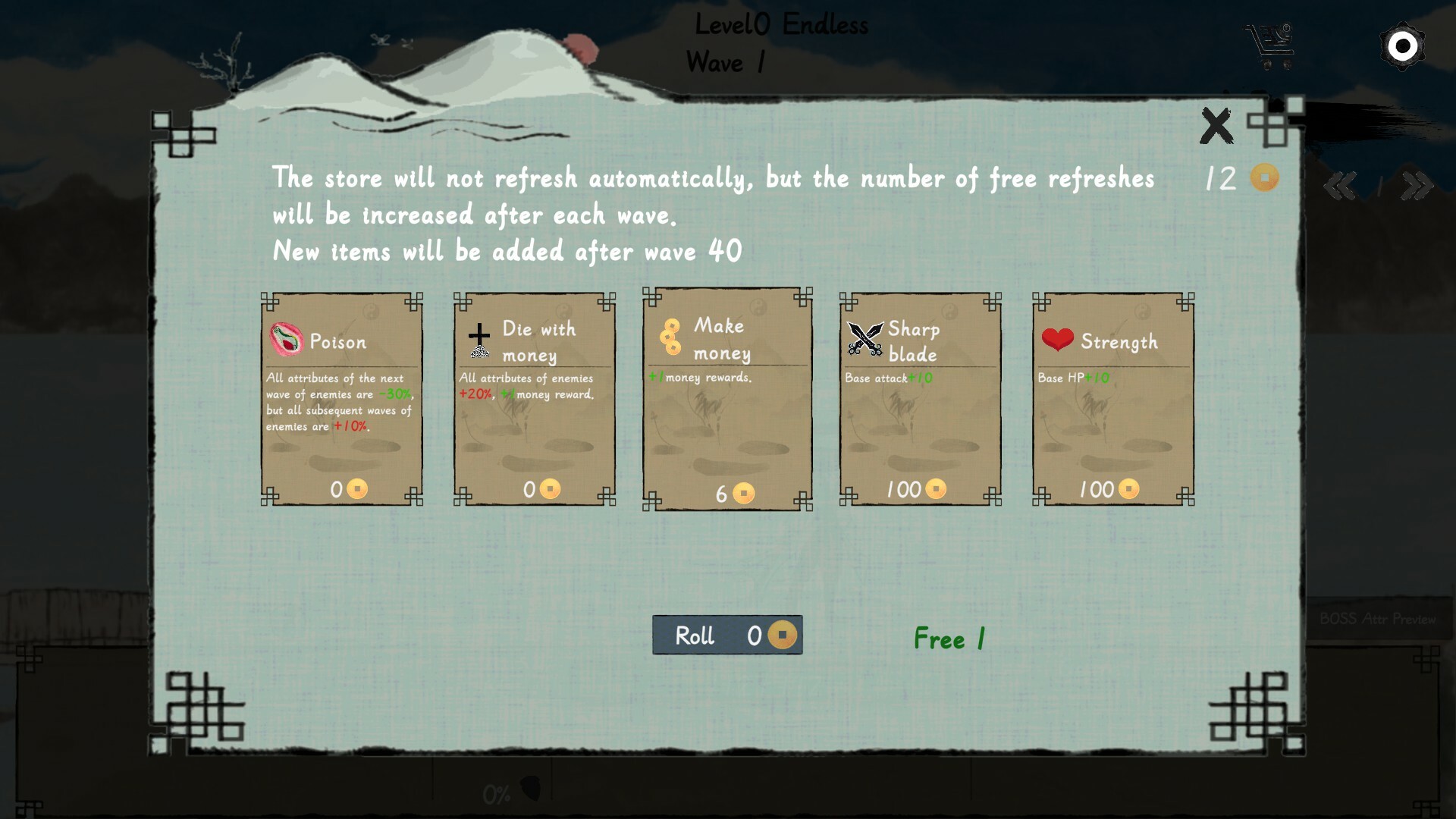Screen dimensions: 1456x819
Task: Close the store window with the X
Action: 1216,125
